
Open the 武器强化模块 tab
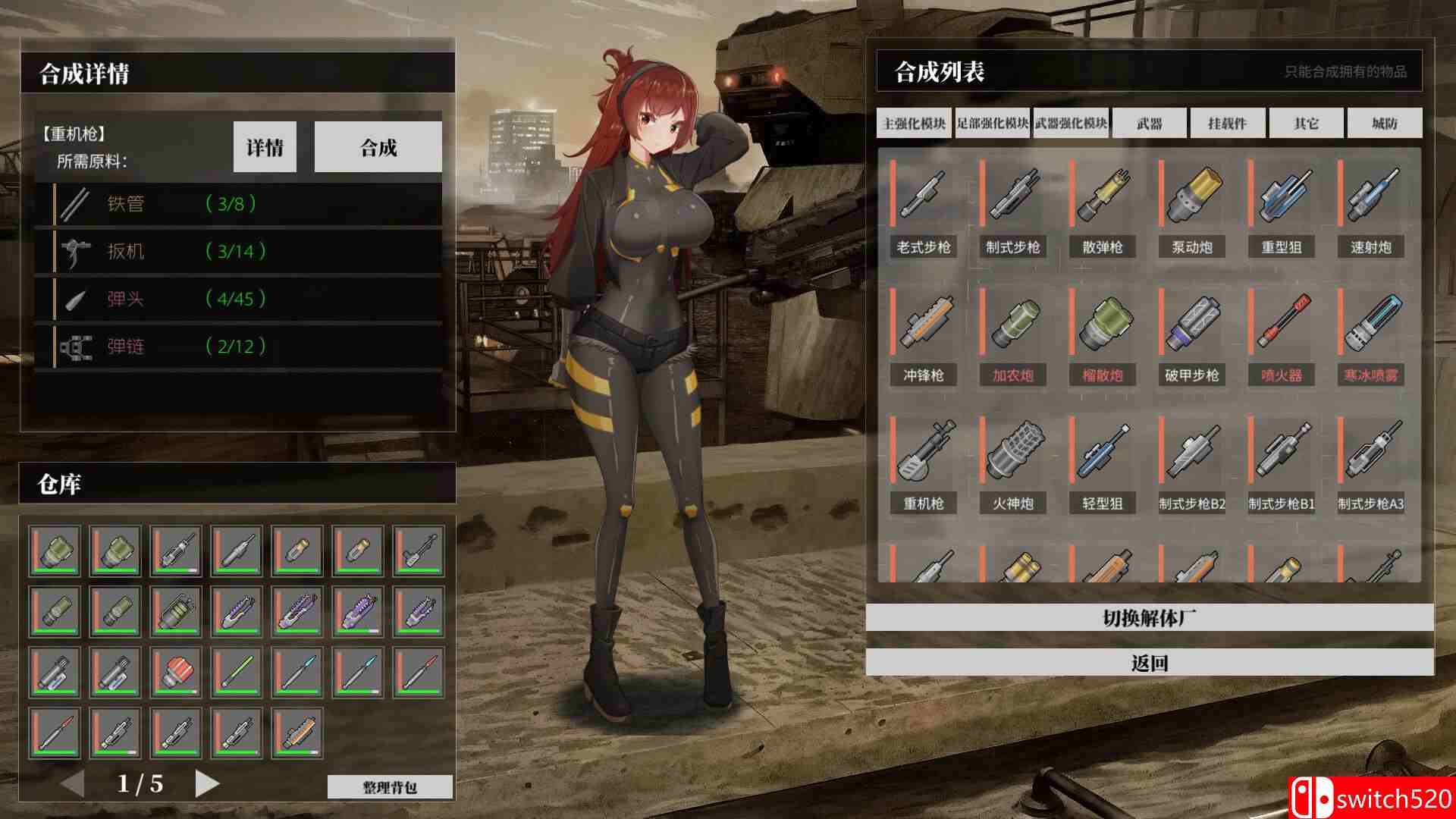(x=1071, y=124)
